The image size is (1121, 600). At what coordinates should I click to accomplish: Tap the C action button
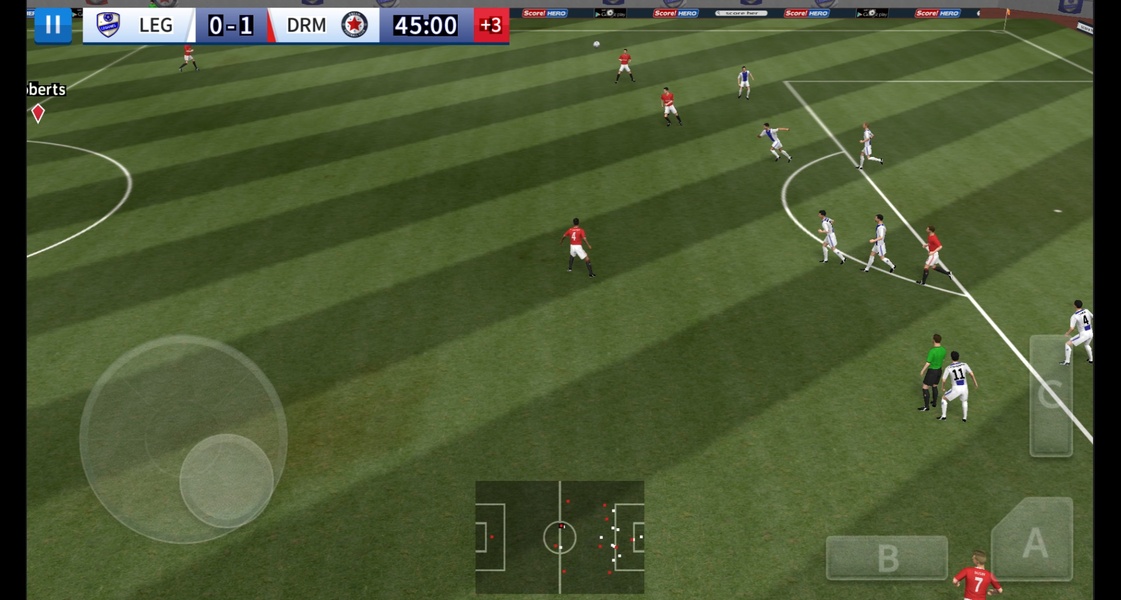[1050, 396]
